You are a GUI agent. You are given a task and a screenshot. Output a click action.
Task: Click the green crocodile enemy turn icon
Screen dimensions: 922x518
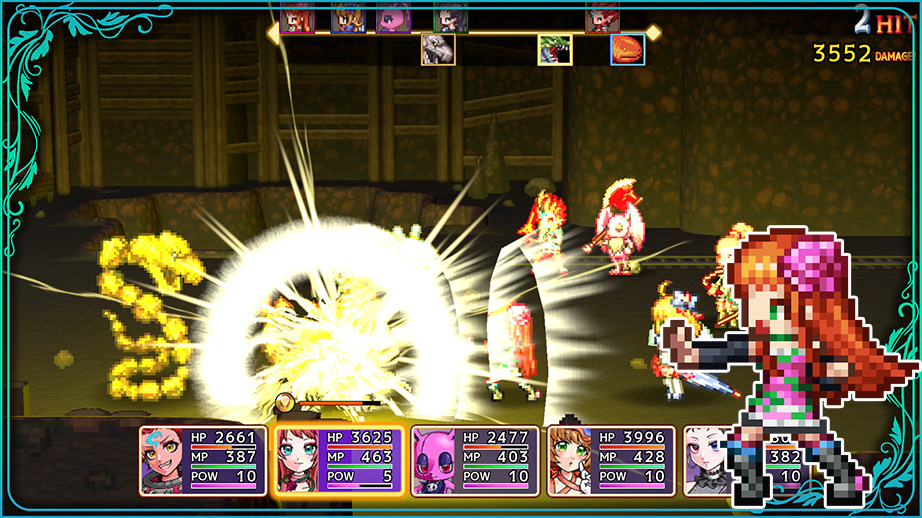point(555,49)
